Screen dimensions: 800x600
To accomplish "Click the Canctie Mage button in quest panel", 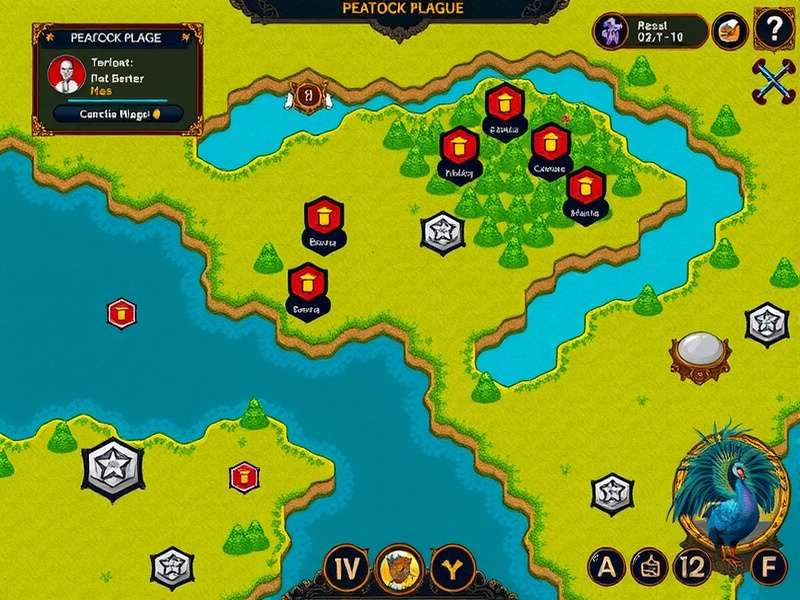I will [x=116, y=113].
